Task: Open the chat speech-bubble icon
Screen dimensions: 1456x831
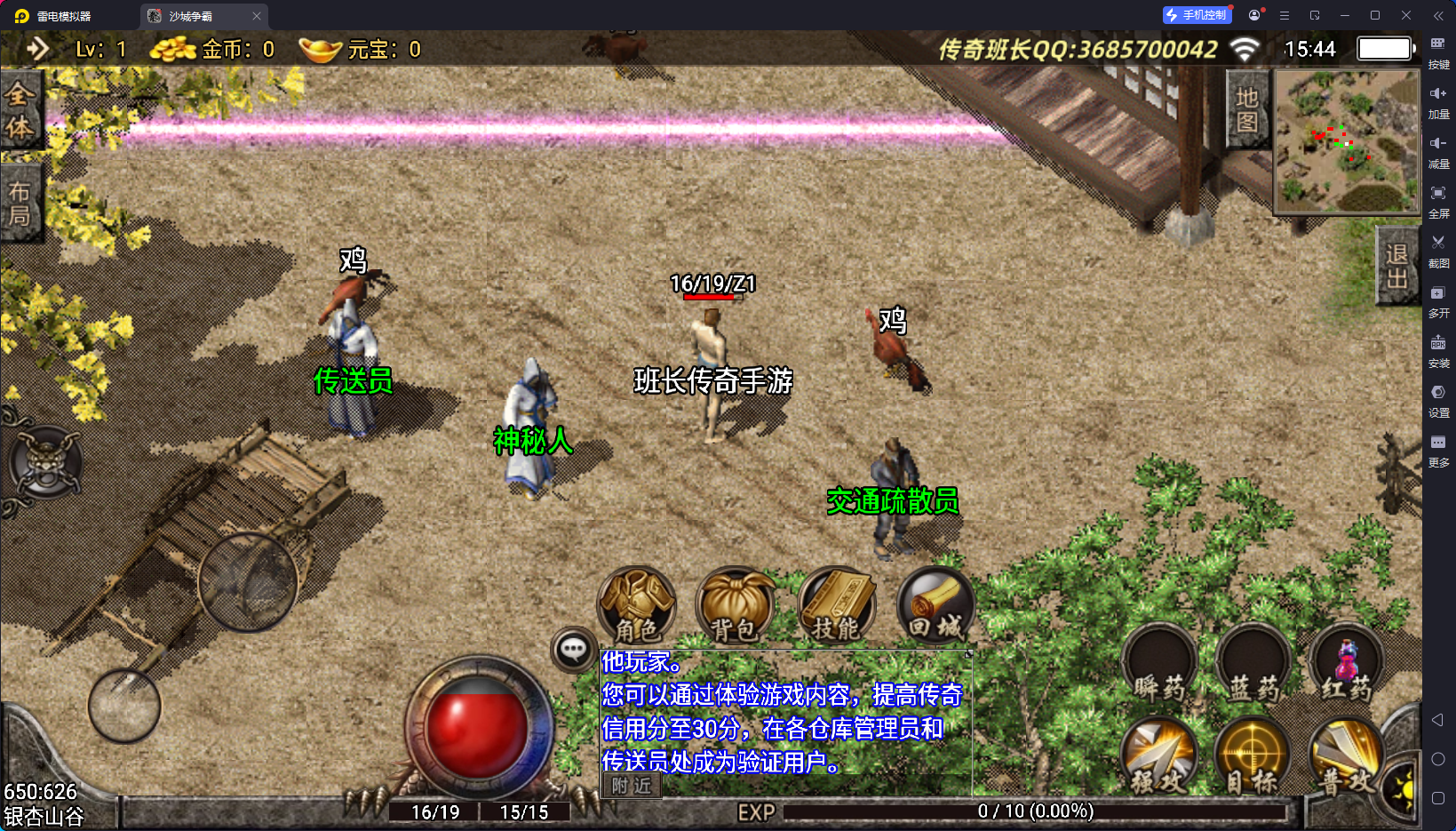Action: [x=573, y=650]
